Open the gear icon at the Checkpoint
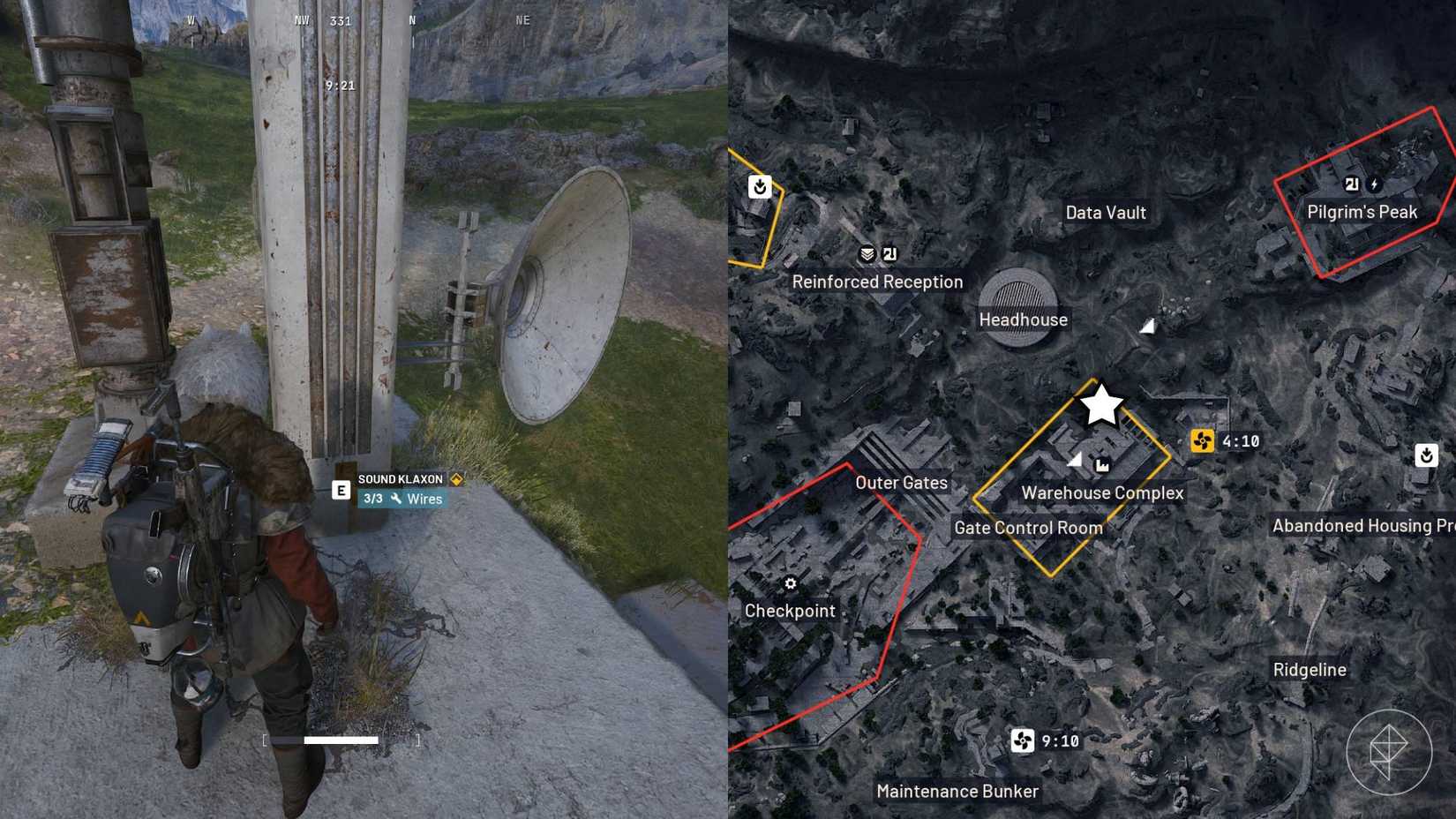Screen dimensions: 1456x819 pos(790,583)
